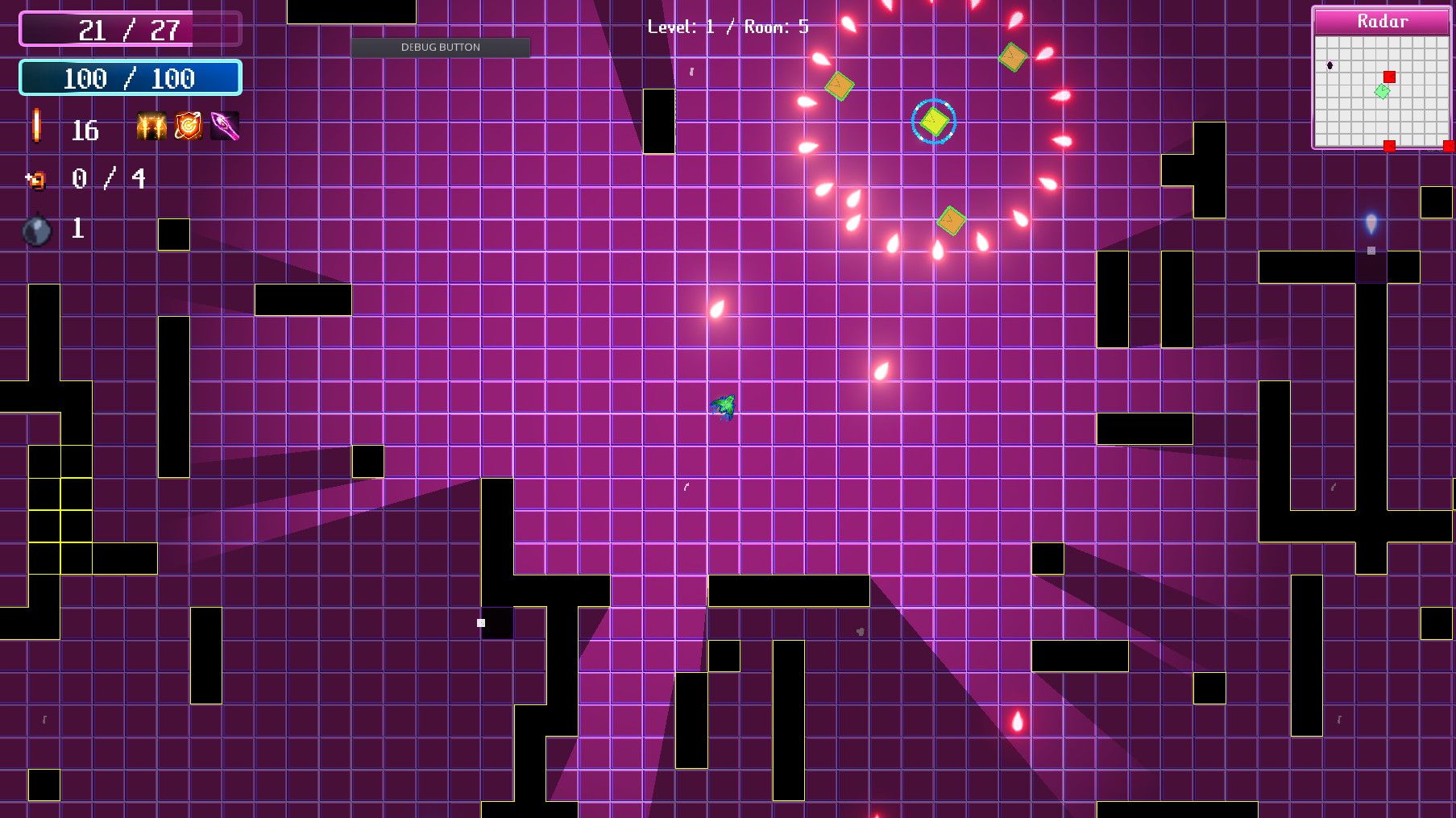Click the key pickup icon beside 0 / 4

(35, 180)
